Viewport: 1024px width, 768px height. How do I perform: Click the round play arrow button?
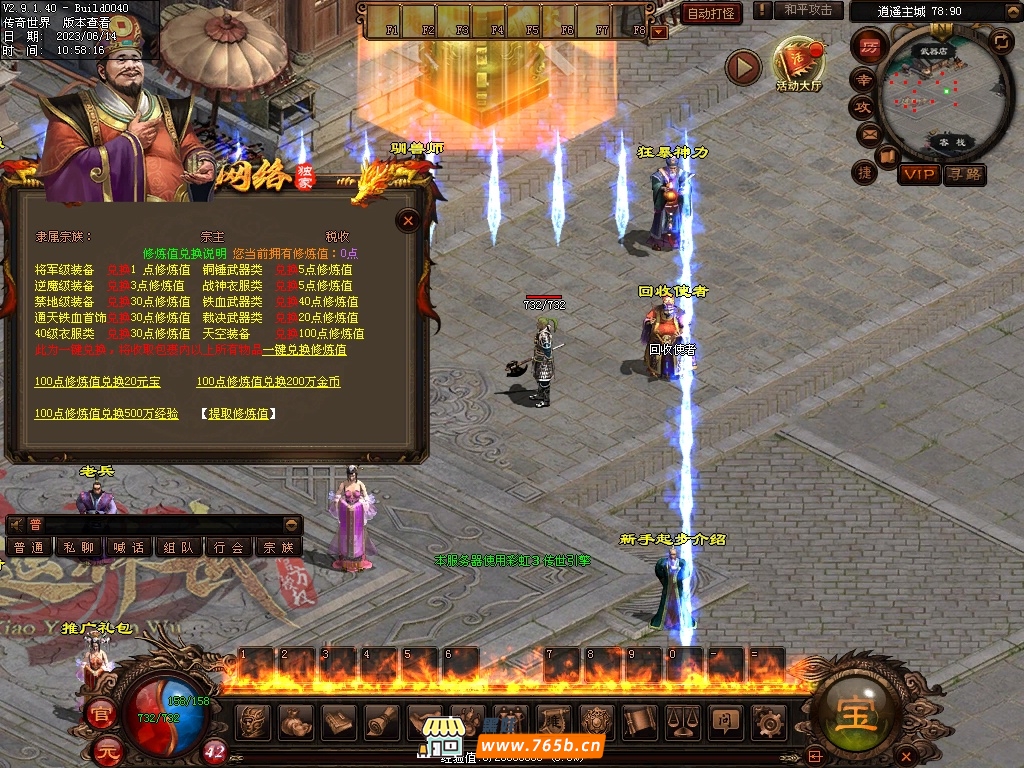click(743, 67)
